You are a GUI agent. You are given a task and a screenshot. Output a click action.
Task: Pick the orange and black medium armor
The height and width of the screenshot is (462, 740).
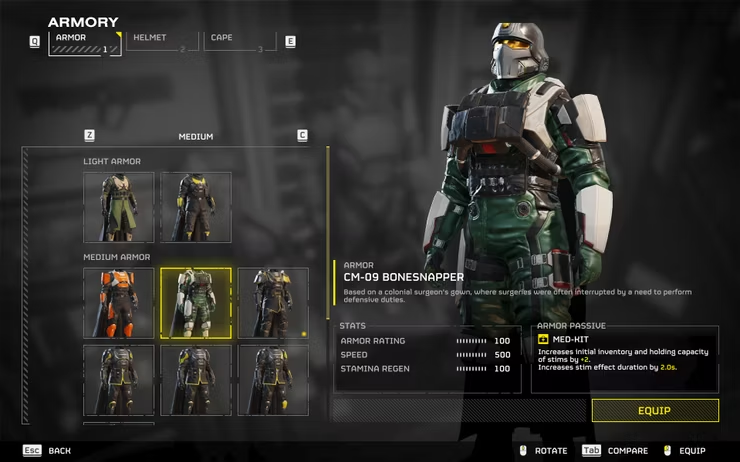click(x=119, y=302)
